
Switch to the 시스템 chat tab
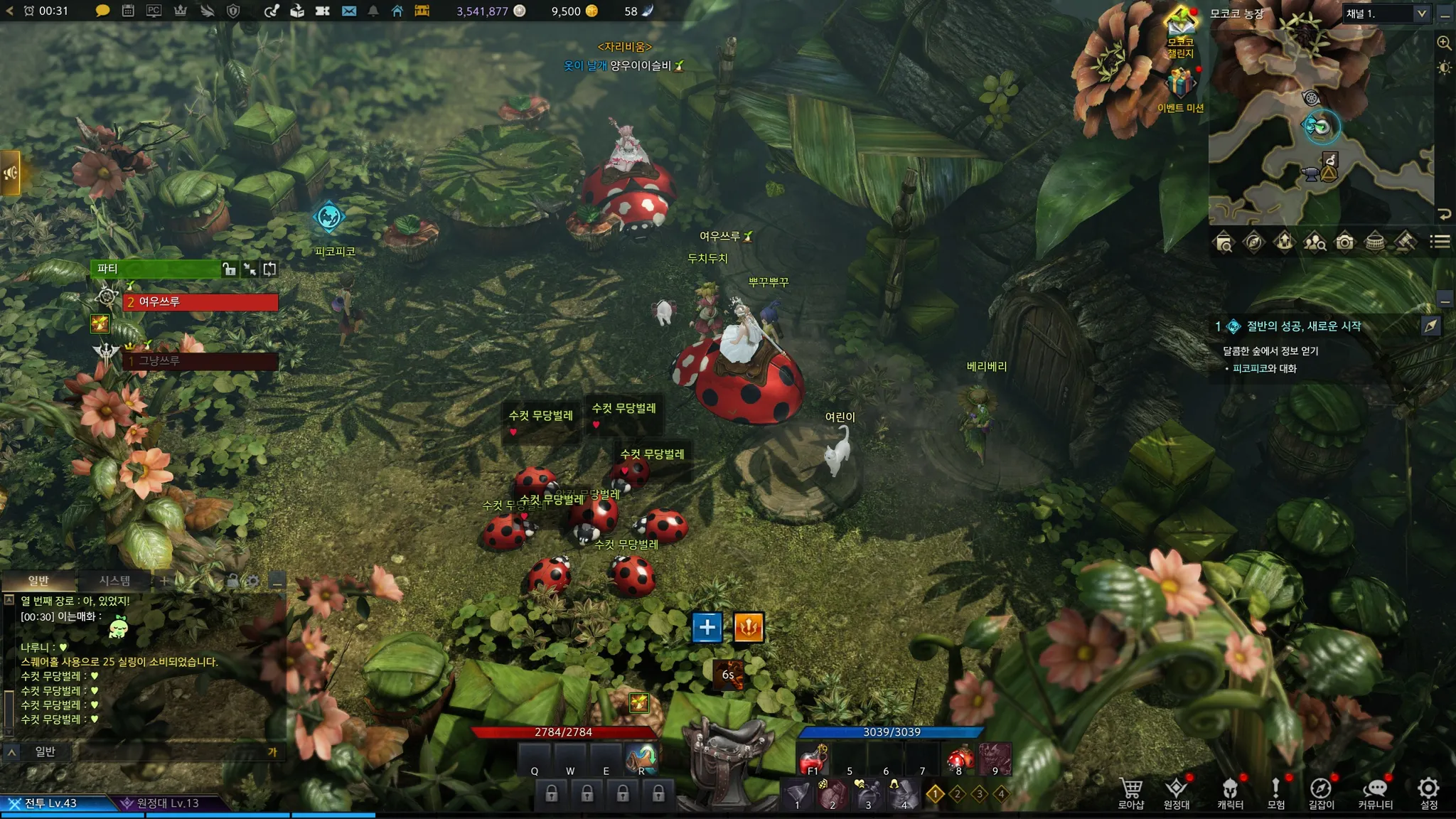tap(114, 581)
